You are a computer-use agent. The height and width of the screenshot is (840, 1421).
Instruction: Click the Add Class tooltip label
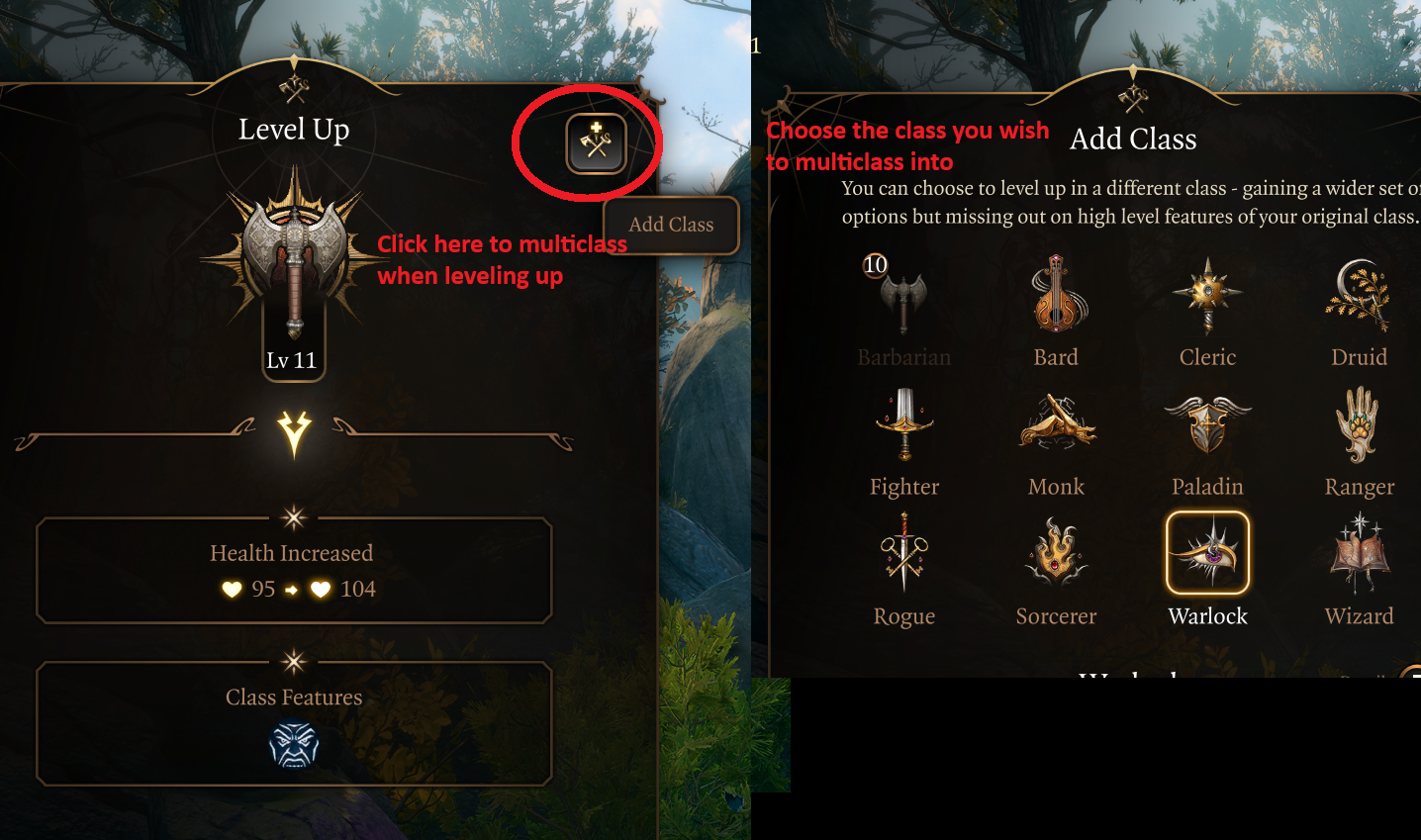click(671, 225)
